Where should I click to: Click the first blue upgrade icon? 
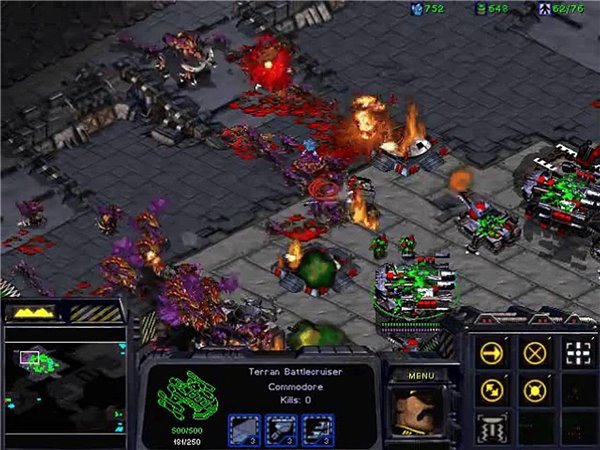click(245, 428)
